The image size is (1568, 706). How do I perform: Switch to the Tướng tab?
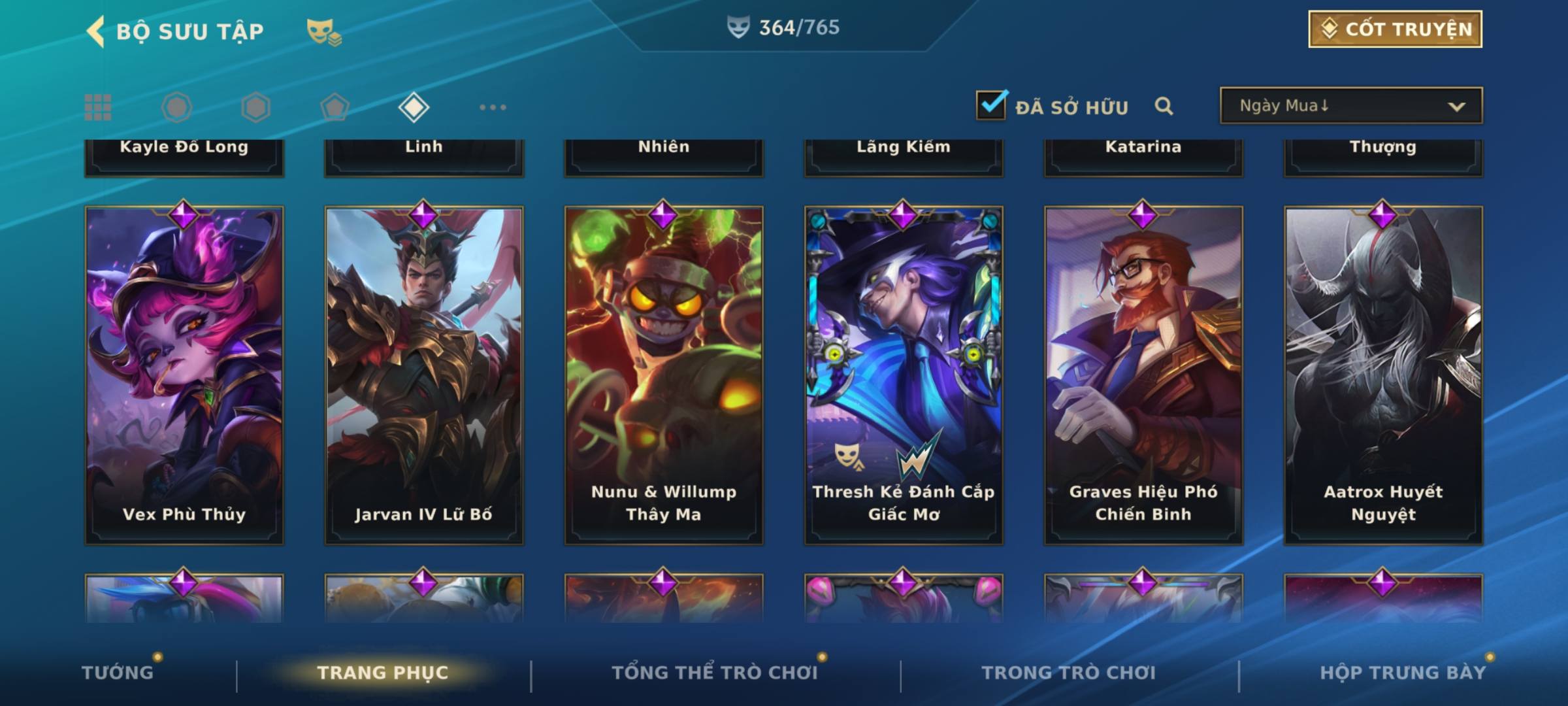click(x=118, y=673)
